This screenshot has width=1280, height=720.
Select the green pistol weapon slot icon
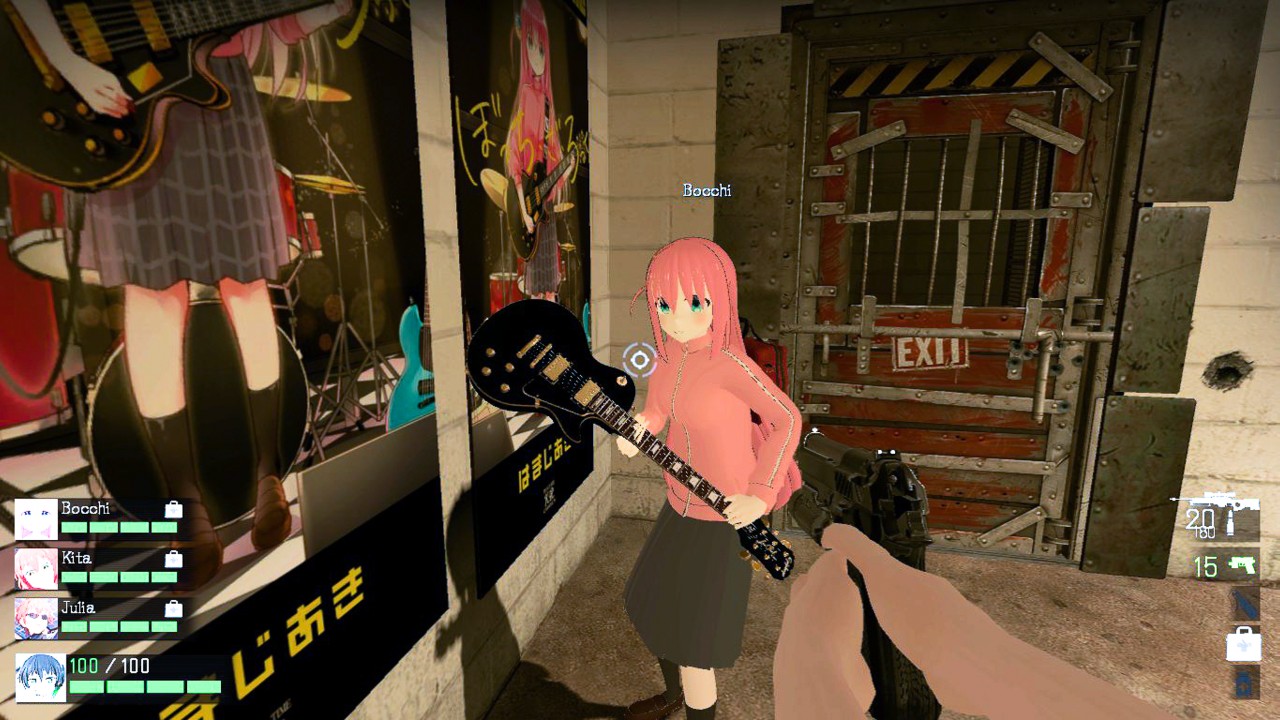pyautogui.click(x=1240, y=563)
